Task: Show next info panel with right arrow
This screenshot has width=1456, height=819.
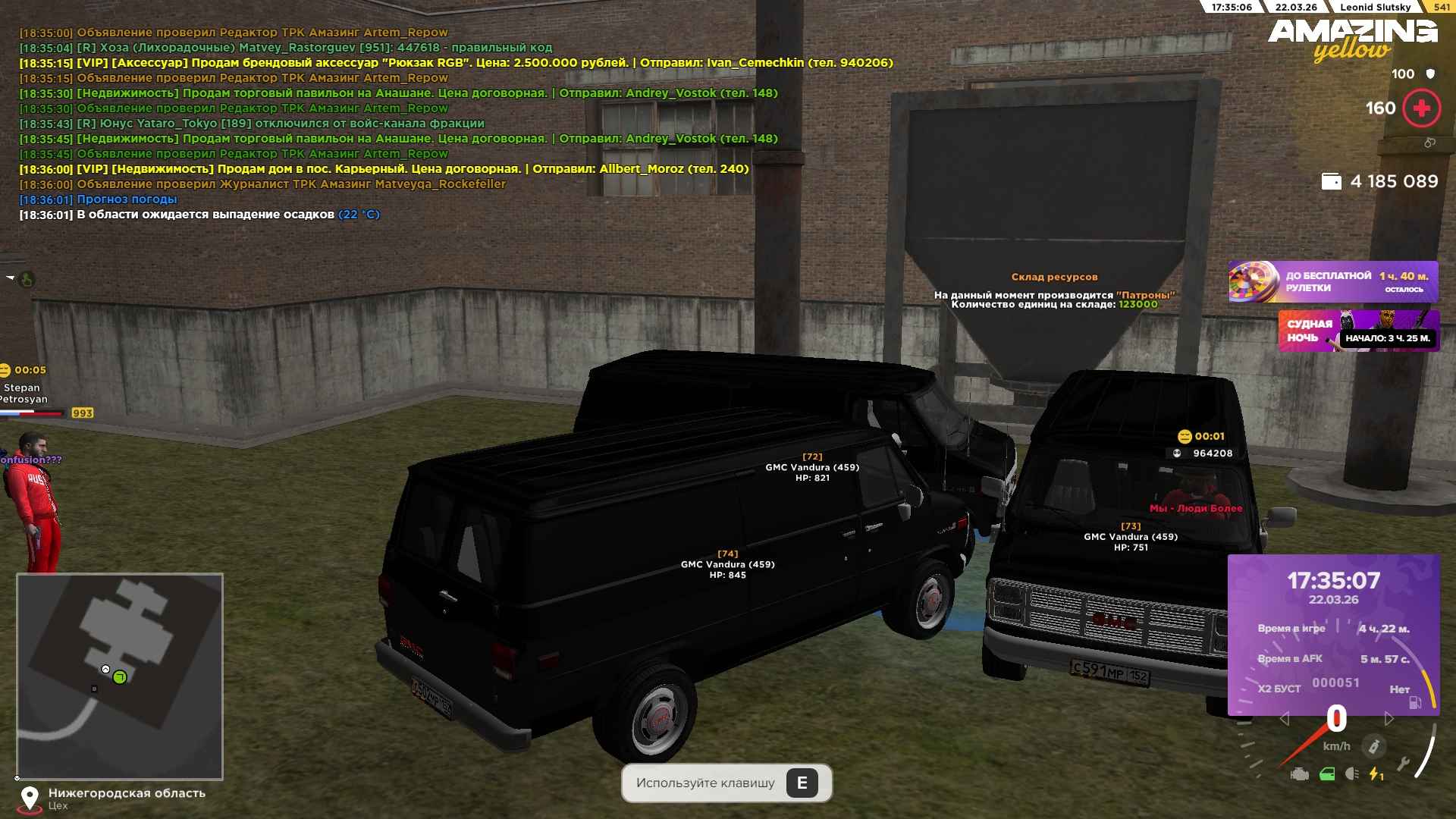Action: tap(1389, 718)
